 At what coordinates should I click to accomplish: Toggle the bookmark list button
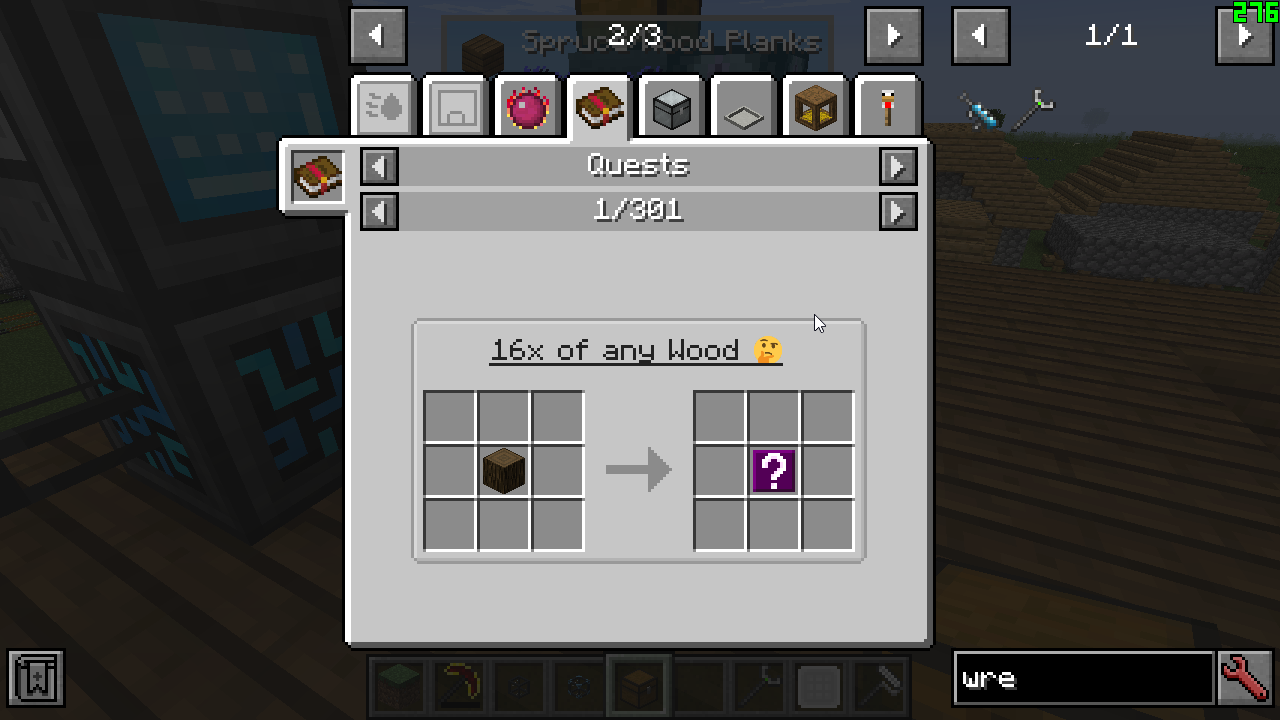click(36, 679)
